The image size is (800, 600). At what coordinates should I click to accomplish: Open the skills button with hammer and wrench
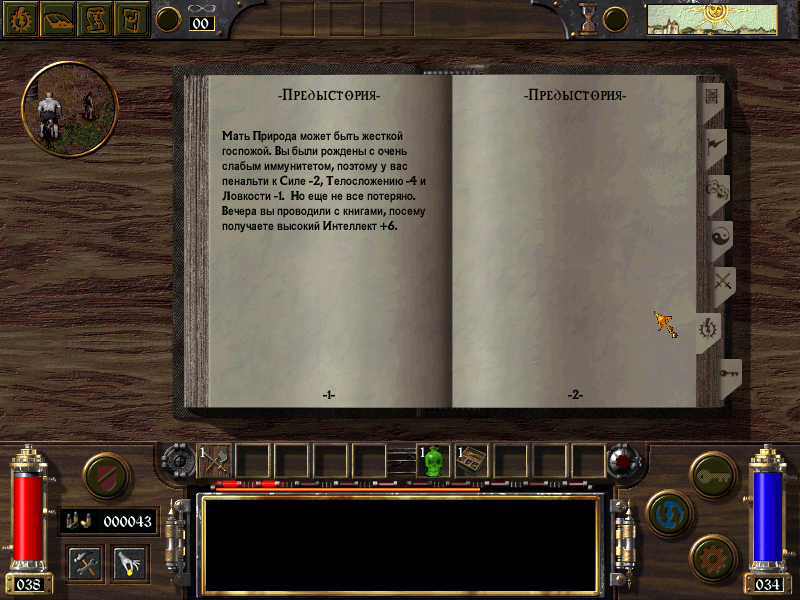pos(86,562)
